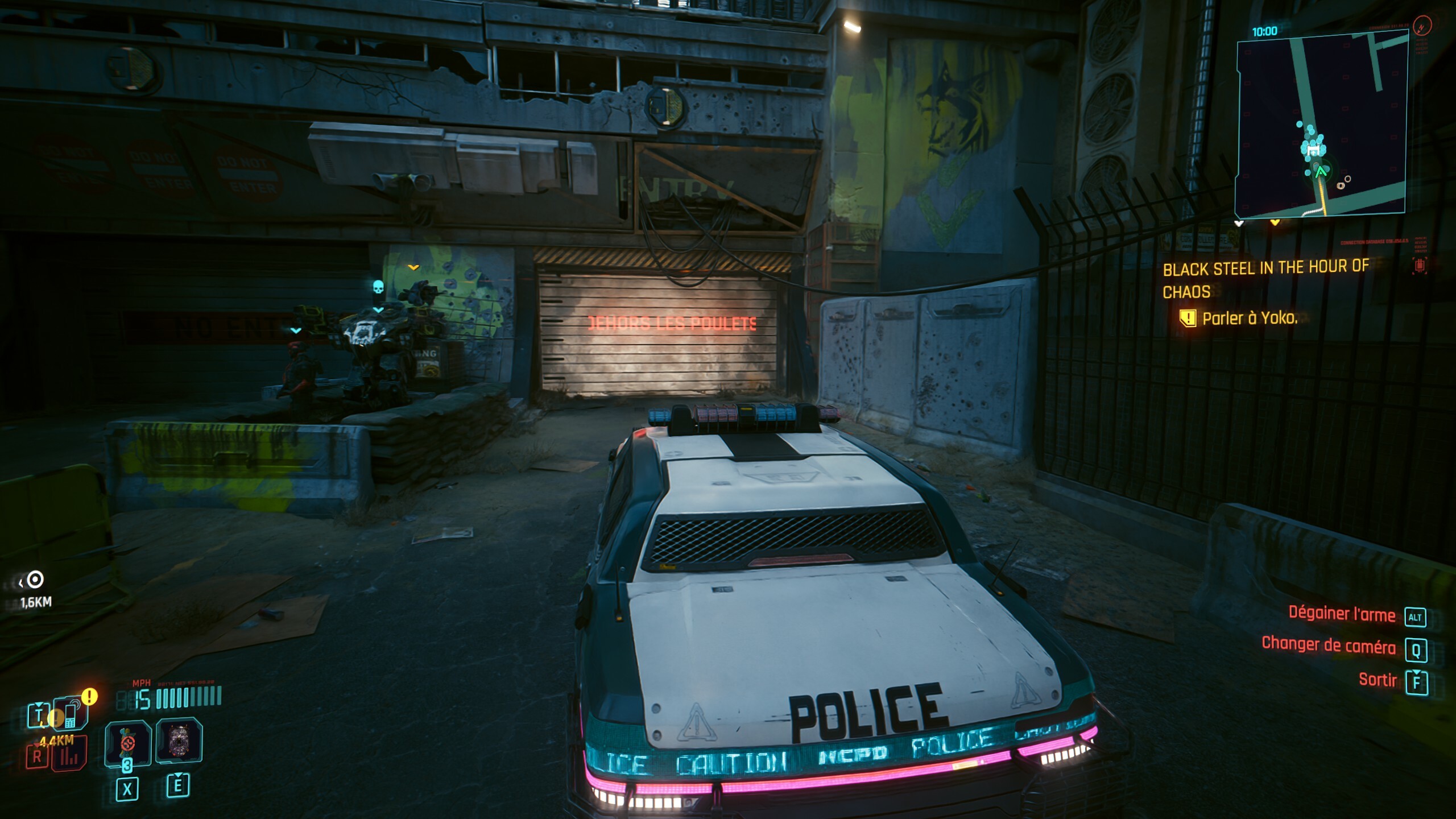
Task: Activate the grenade gadget slot
Action: (179, 740)
